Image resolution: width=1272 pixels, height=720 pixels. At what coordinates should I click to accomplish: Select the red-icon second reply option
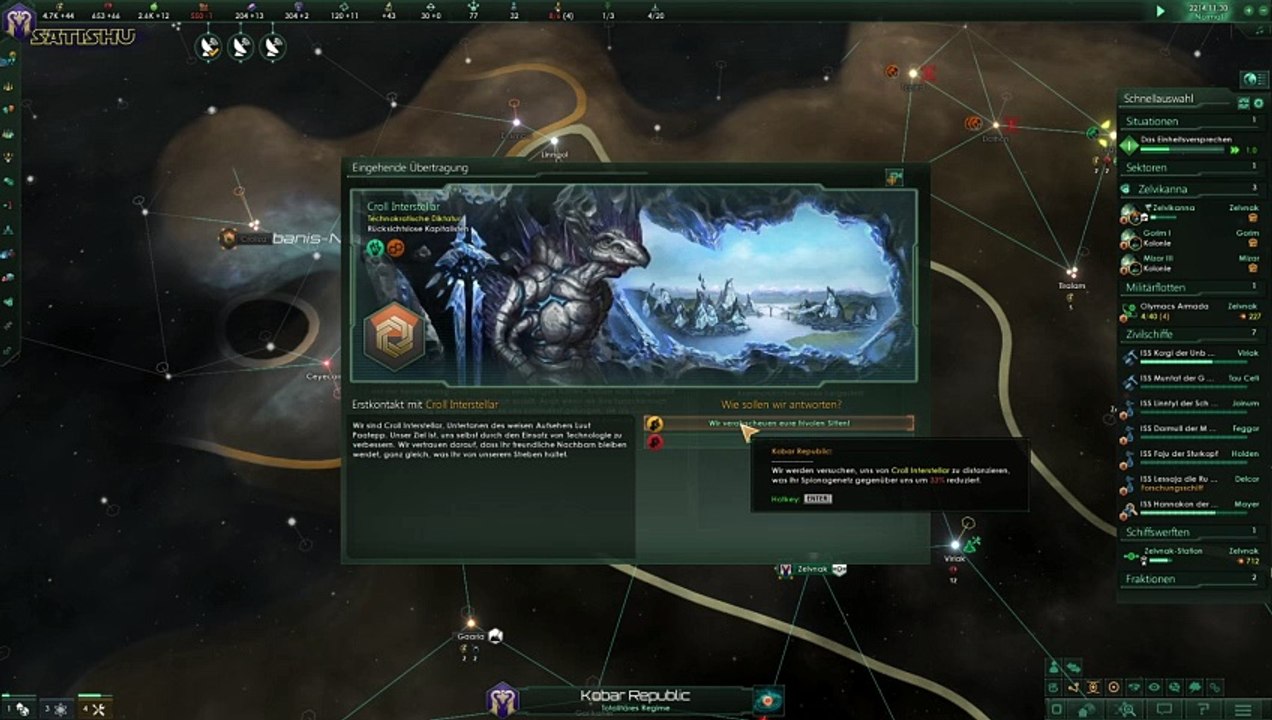655,441
